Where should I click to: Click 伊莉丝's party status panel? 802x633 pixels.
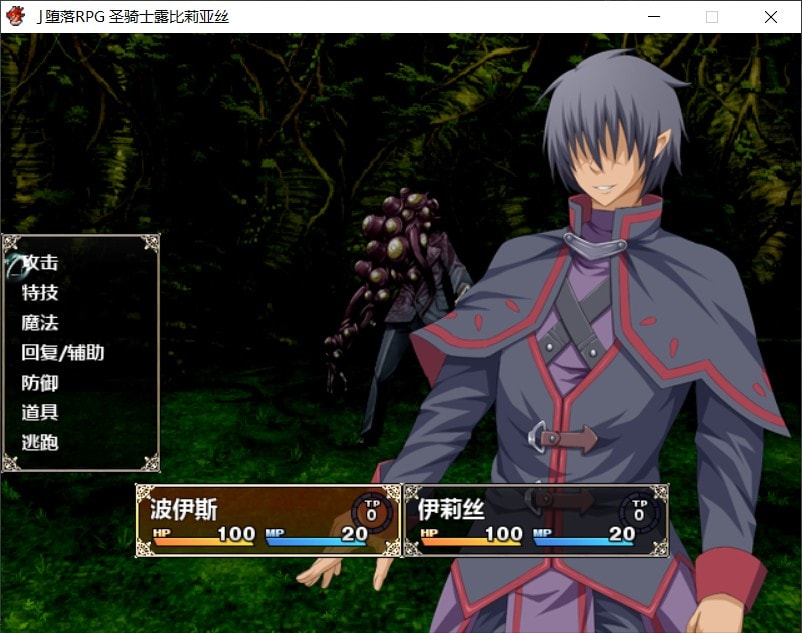point(535,520)
